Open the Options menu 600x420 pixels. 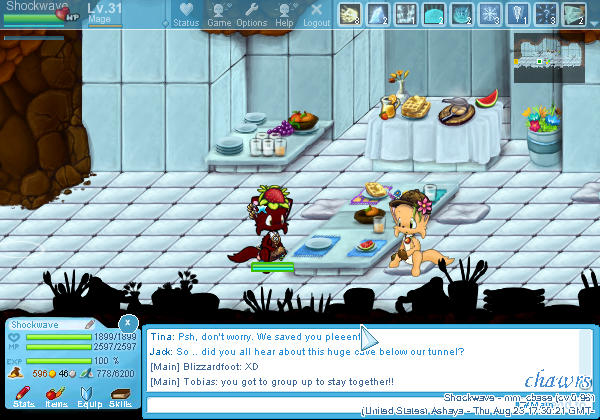pos(251,14)
